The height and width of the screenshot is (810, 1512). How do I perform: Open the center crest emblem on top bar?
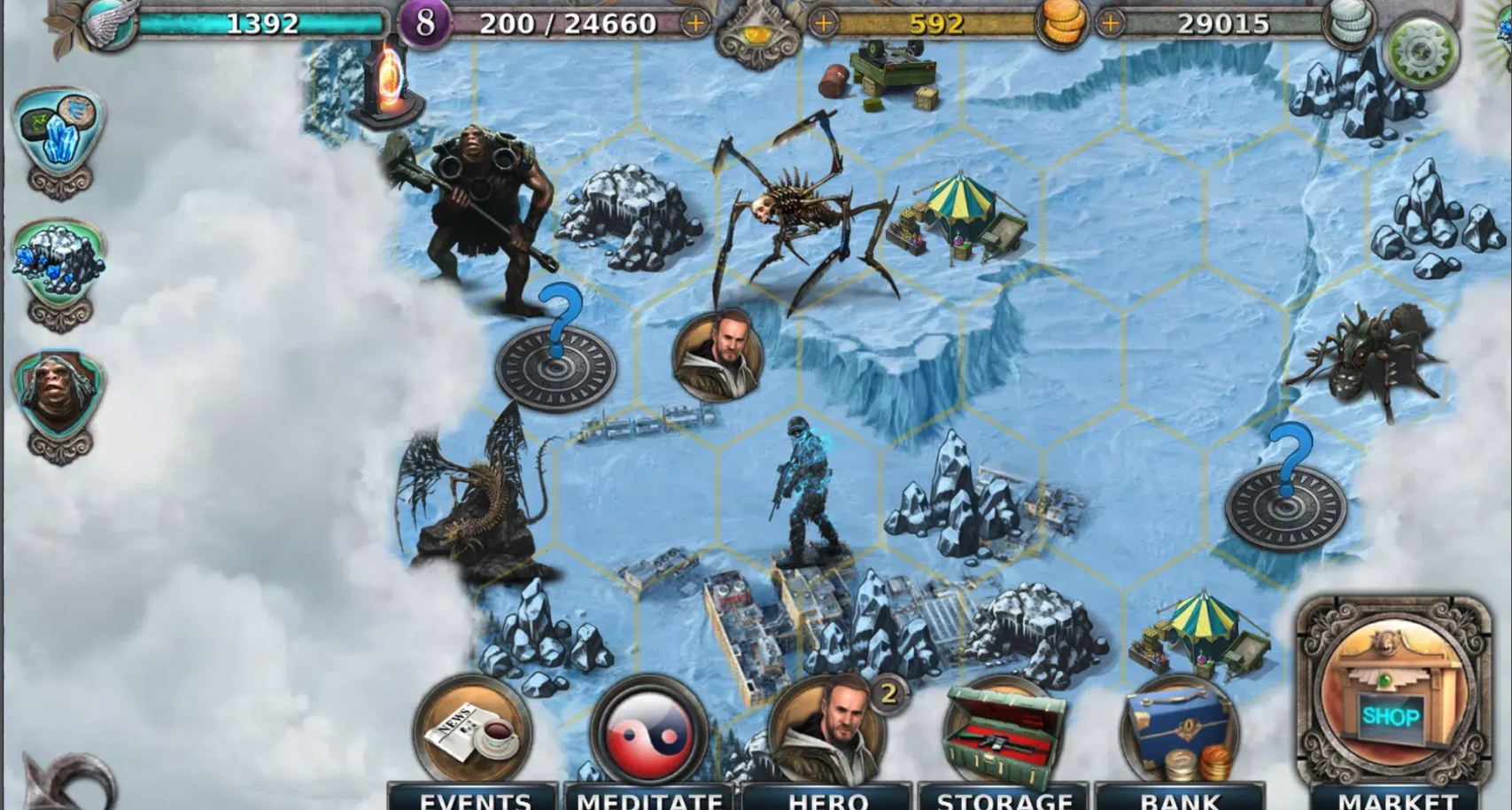[x=758, y=35]
